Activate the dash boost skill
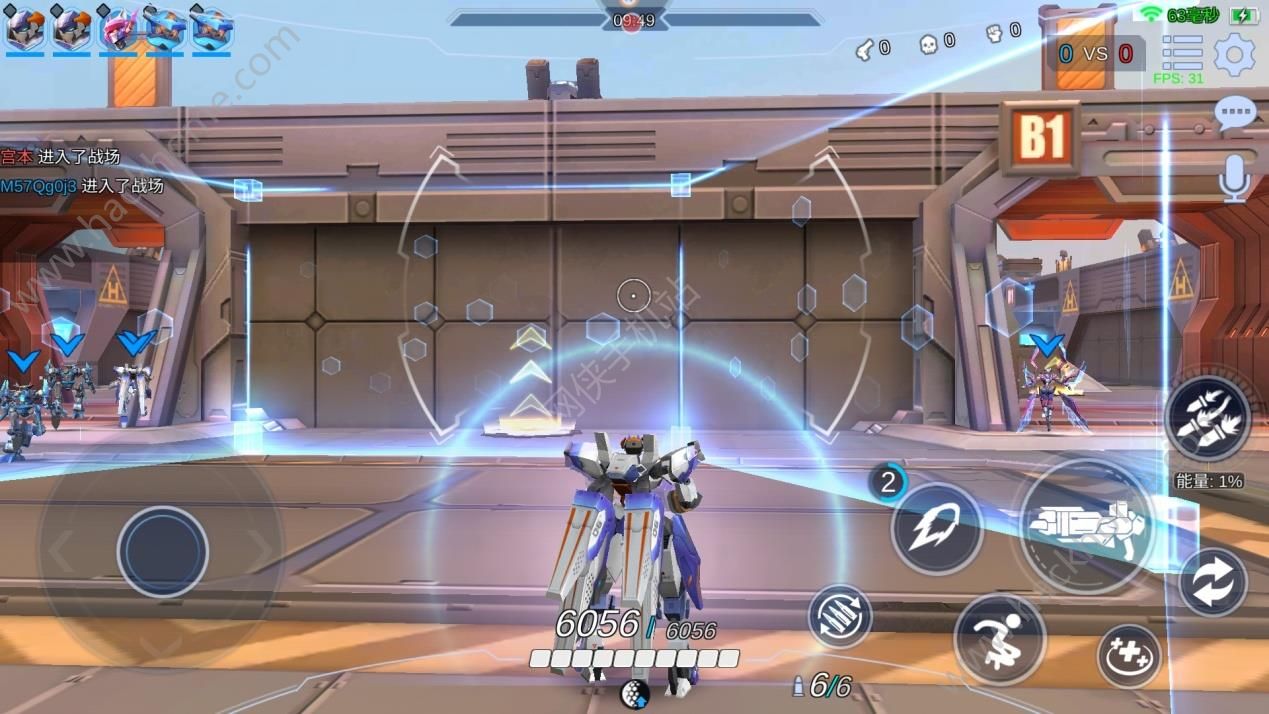Image resolution: width=1269 pixels, height=714 pixels. click(x=936, y=528)
